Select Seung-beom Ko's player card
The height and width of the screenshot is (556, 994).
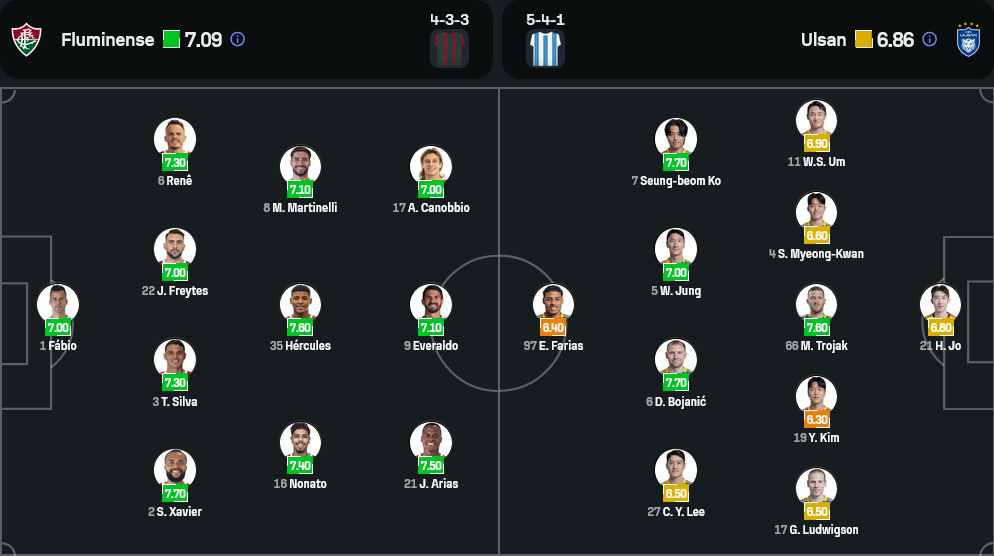click(x=676, y=139)
